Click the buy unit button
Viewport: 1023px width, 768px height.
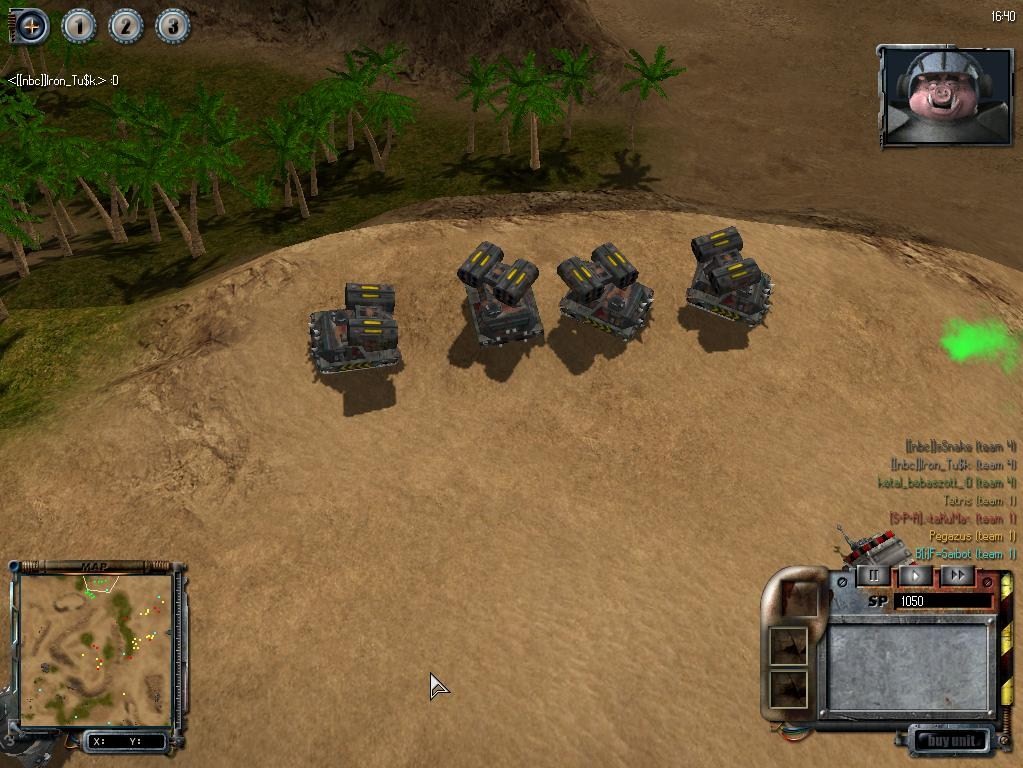(x=951, y=741)
